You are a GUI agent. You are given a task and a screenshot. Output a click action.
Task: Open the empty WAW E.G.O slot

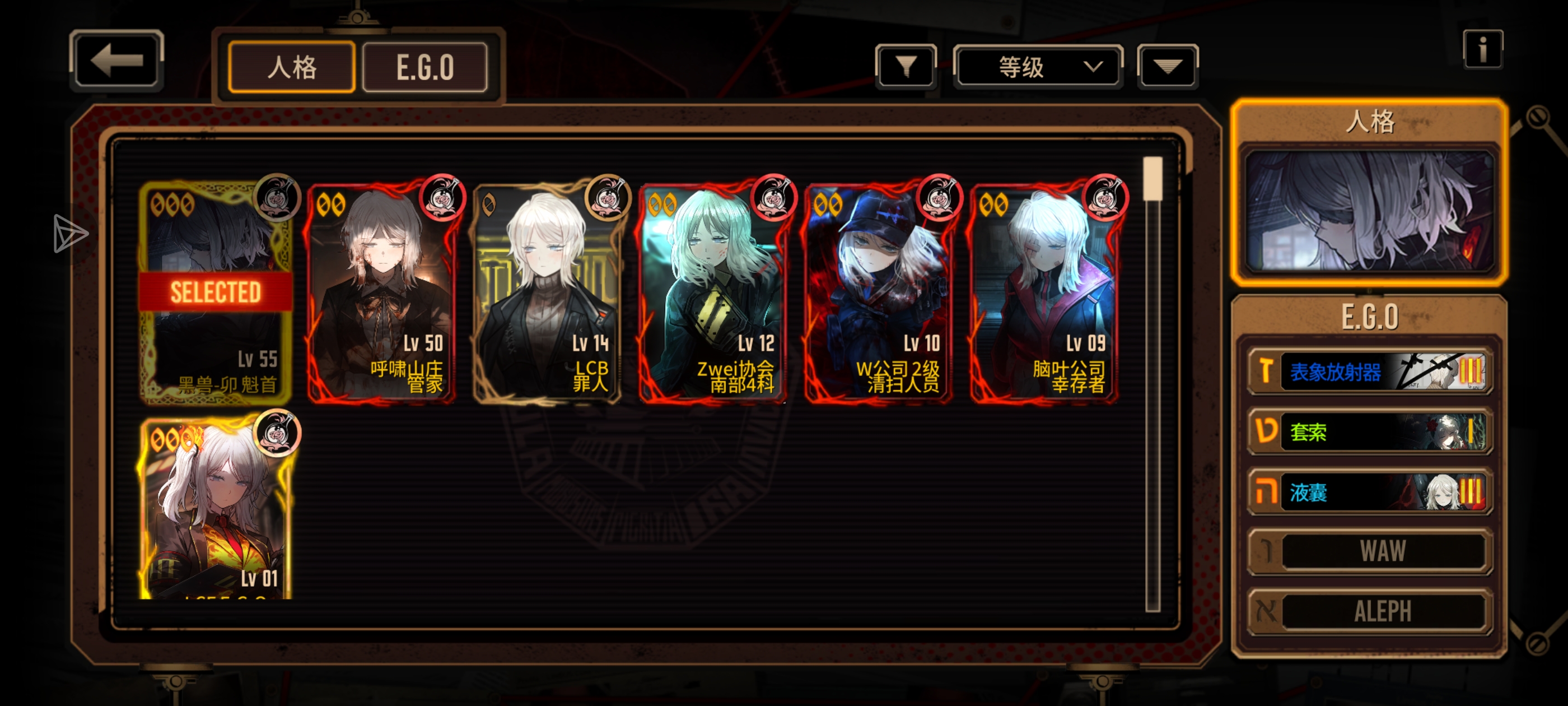click(x=1369, y=551)
